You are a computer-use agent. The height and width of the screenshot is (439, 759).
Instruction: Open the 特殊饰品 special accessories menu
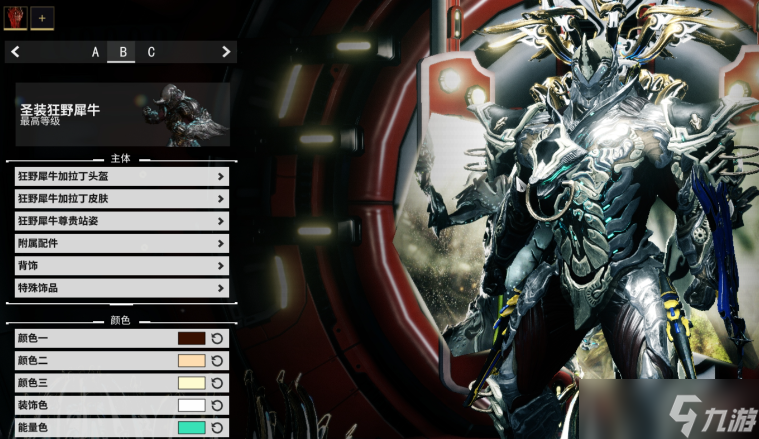click(x=122, y=288)
